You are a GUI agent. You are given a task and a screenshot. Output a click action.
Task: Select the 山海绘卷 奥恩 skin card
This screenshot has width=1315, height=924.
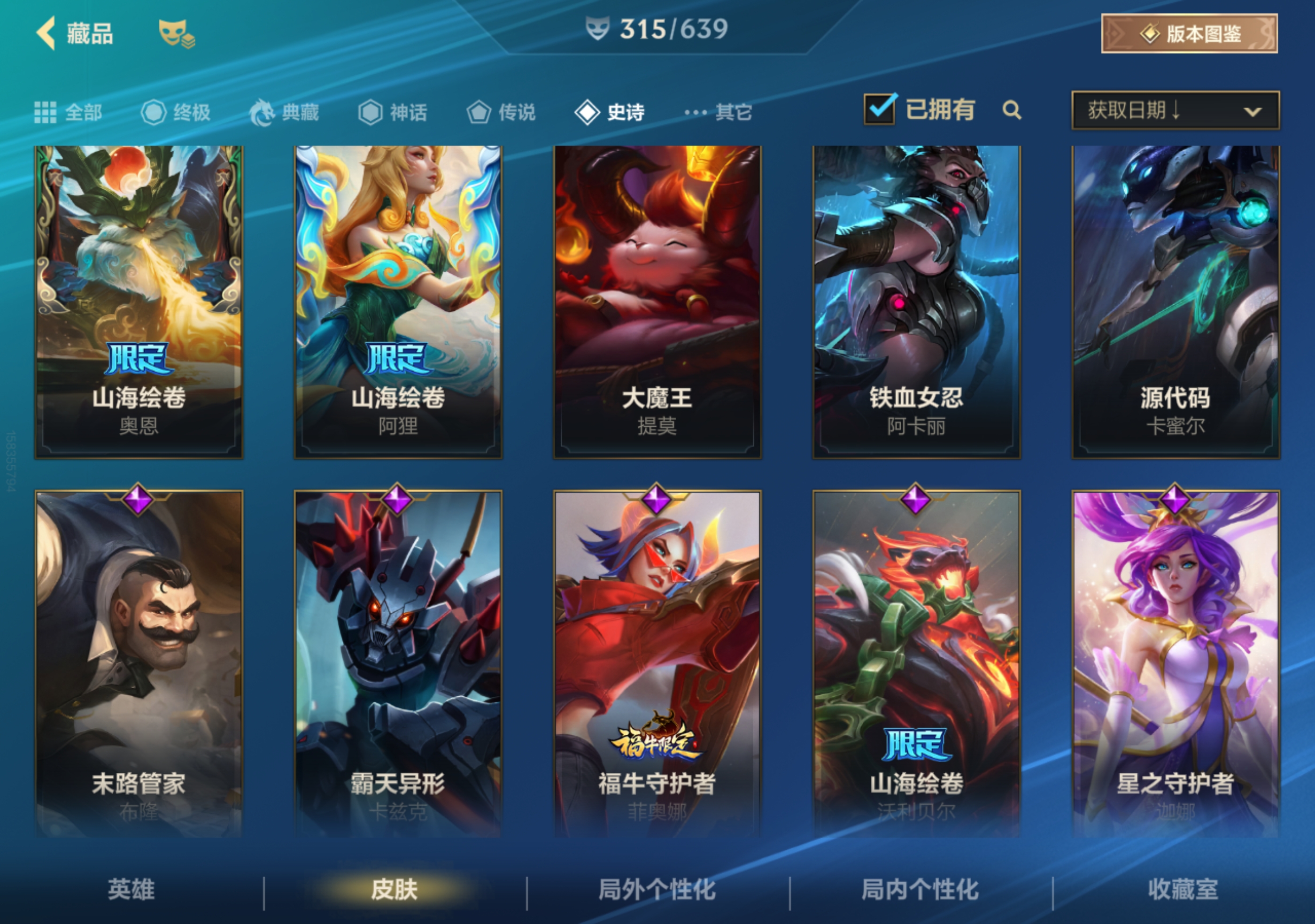139,302
